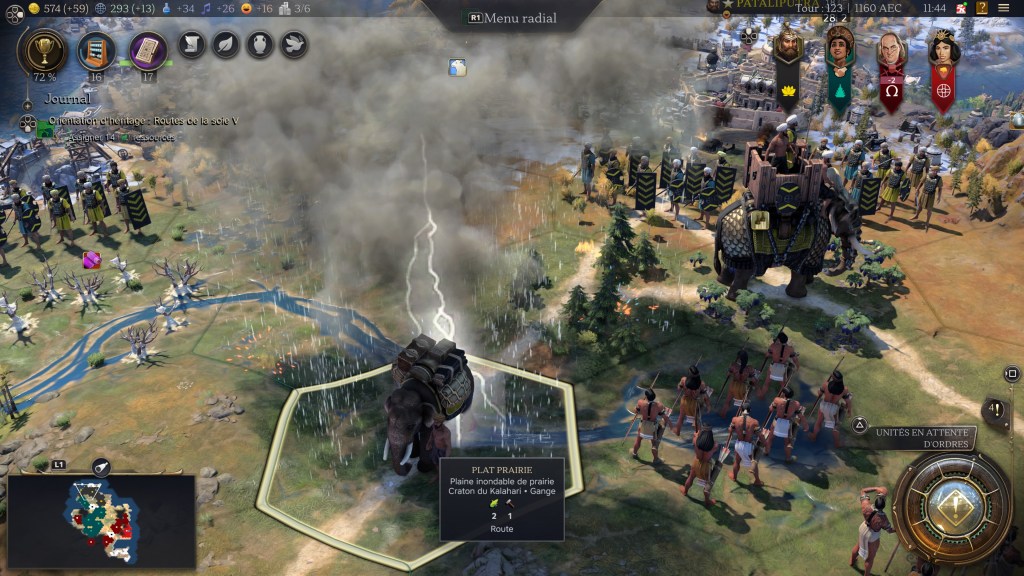This screenshot has width=1024, height=576.
Task: Open the help question mark icon
Action: click(982, 8)
